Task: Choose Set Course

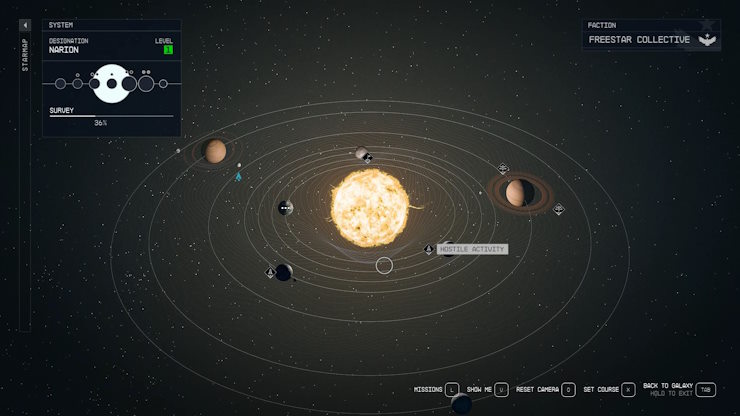Action: (x=628, y=389)
